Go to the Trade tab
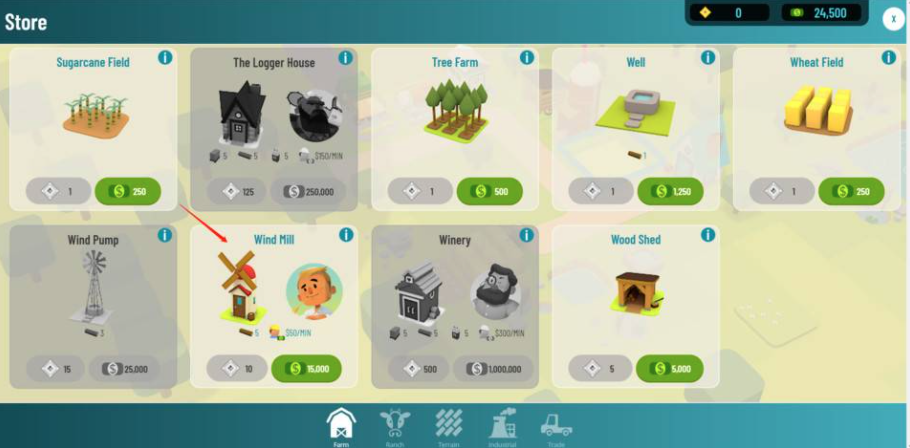The width and height of the screenshot is (910, 448). pyautogui.click(x=555, y=424)
